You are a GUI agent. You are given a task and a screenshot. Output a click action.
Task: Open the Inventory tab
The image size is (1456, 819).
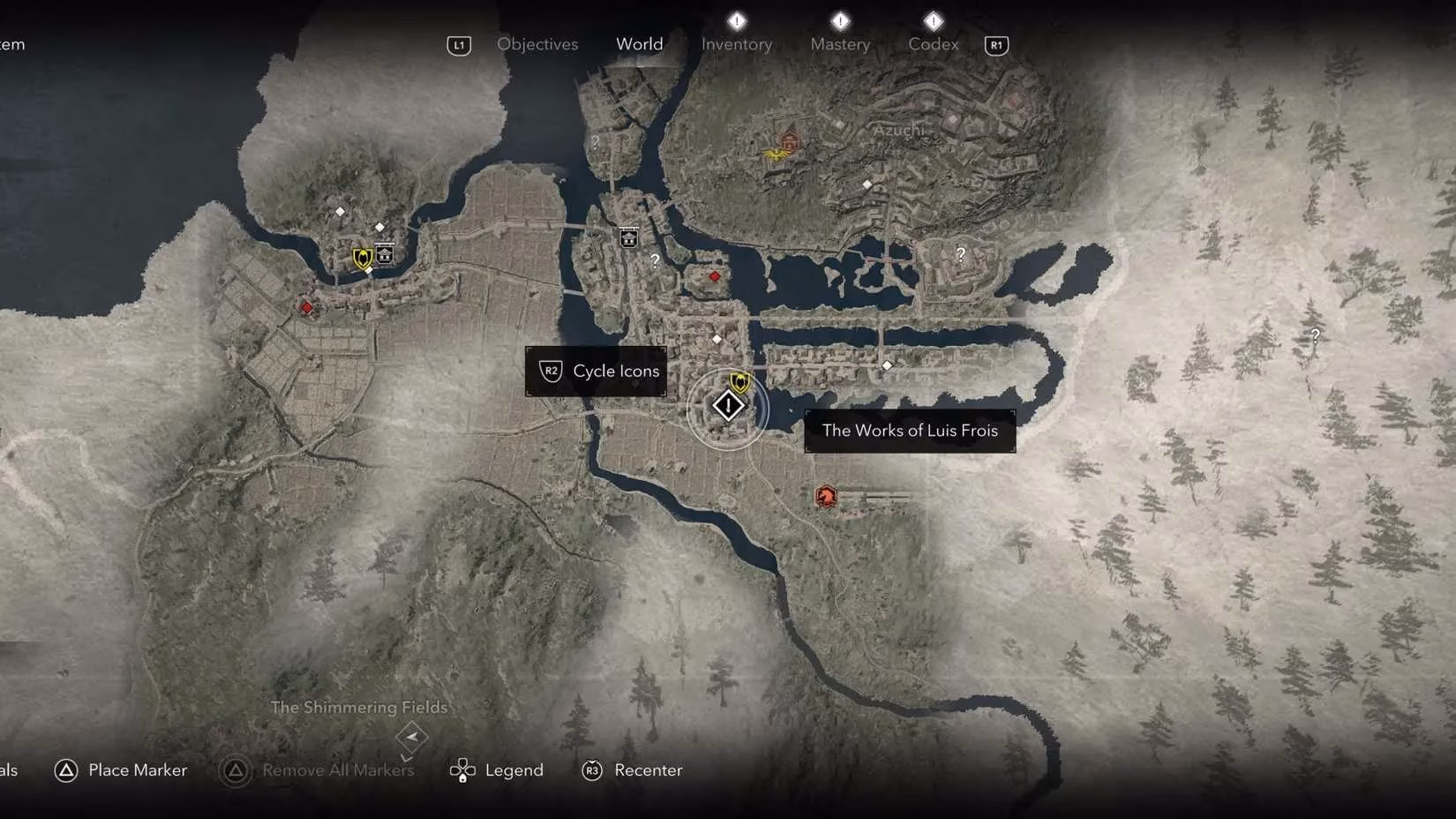(x=736, y=44)
